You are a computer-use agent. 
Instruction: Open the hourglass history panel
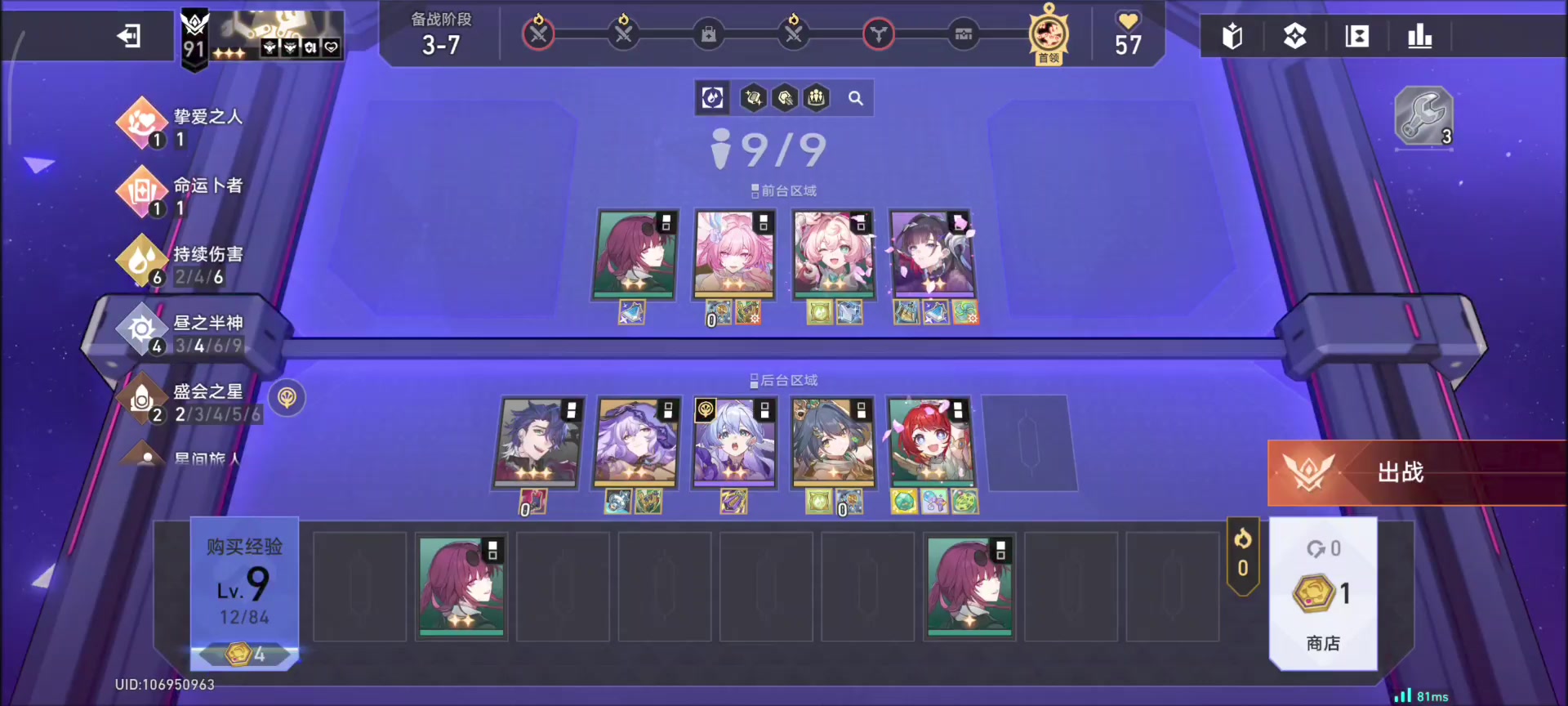(x=1356, y=36)
